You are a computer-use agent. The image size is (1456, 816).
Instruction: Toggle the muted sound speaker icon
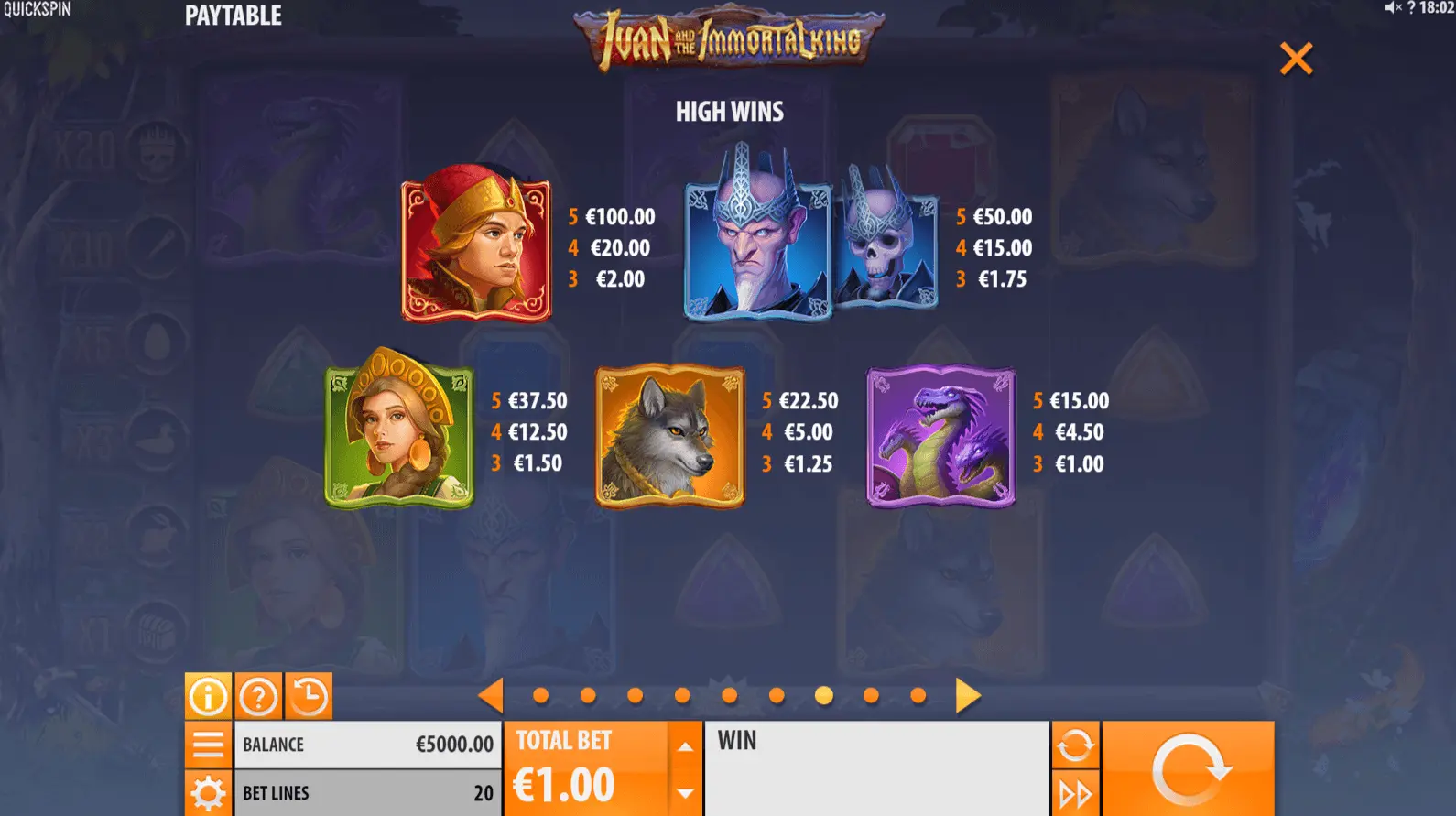point(1393,8)
